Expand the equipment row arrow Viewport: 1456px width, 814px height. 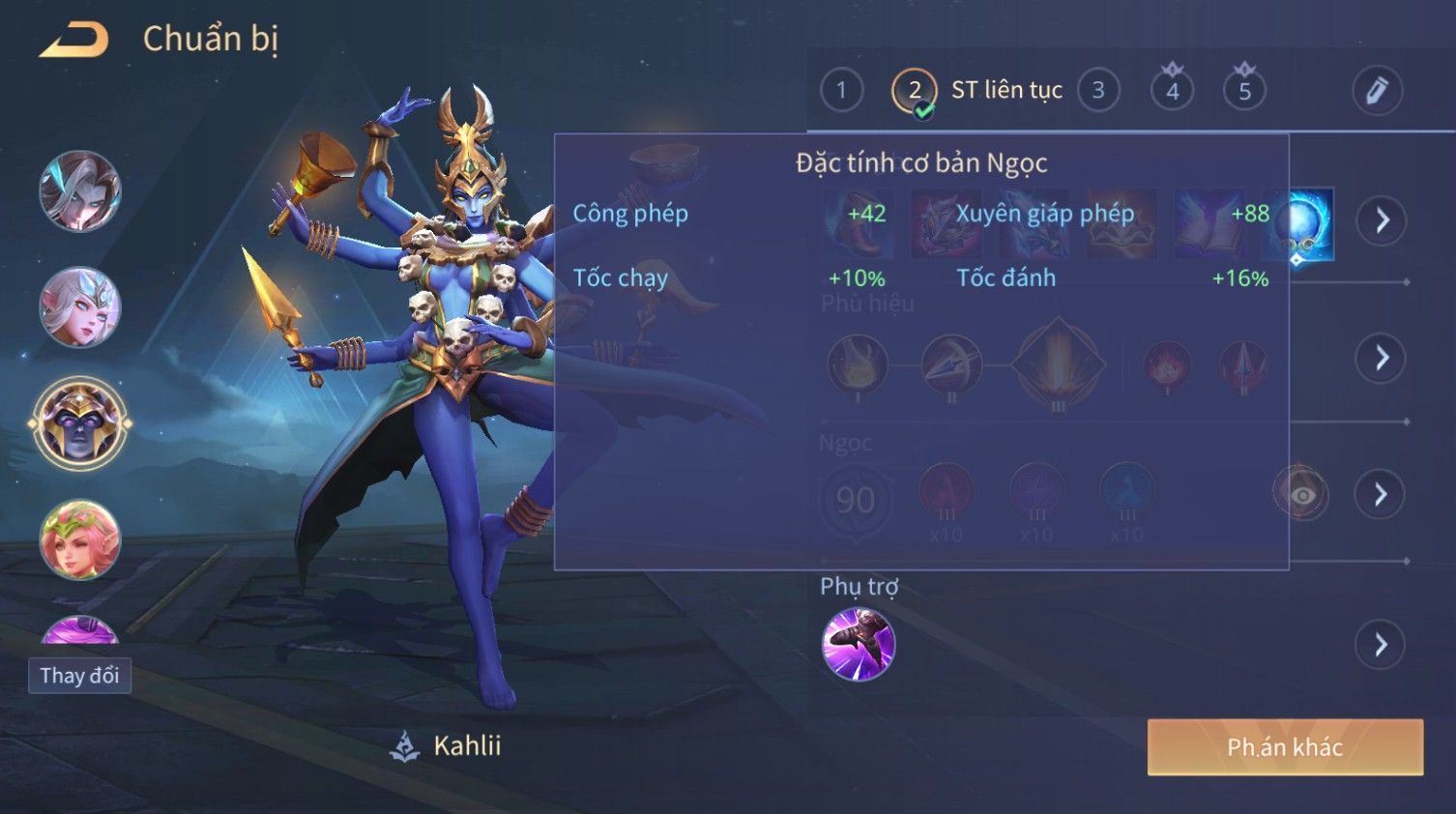click(1381, 220)
